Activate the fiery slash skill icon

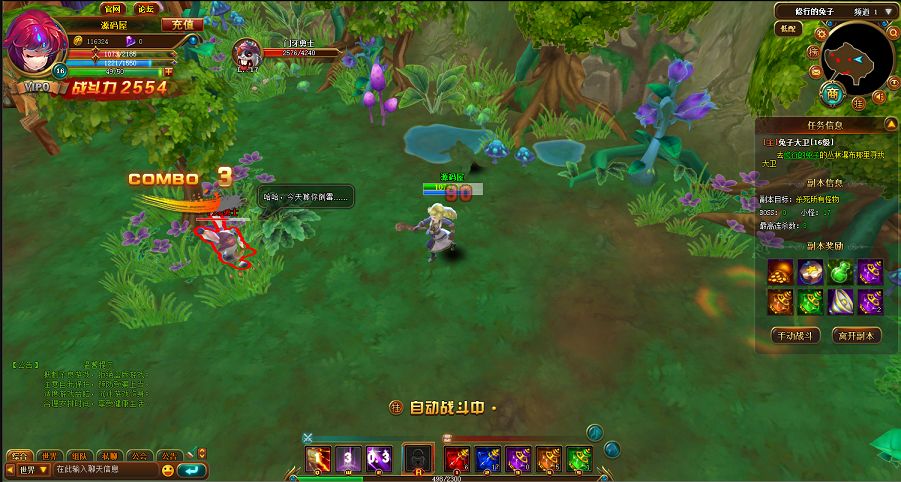point(318,458)
